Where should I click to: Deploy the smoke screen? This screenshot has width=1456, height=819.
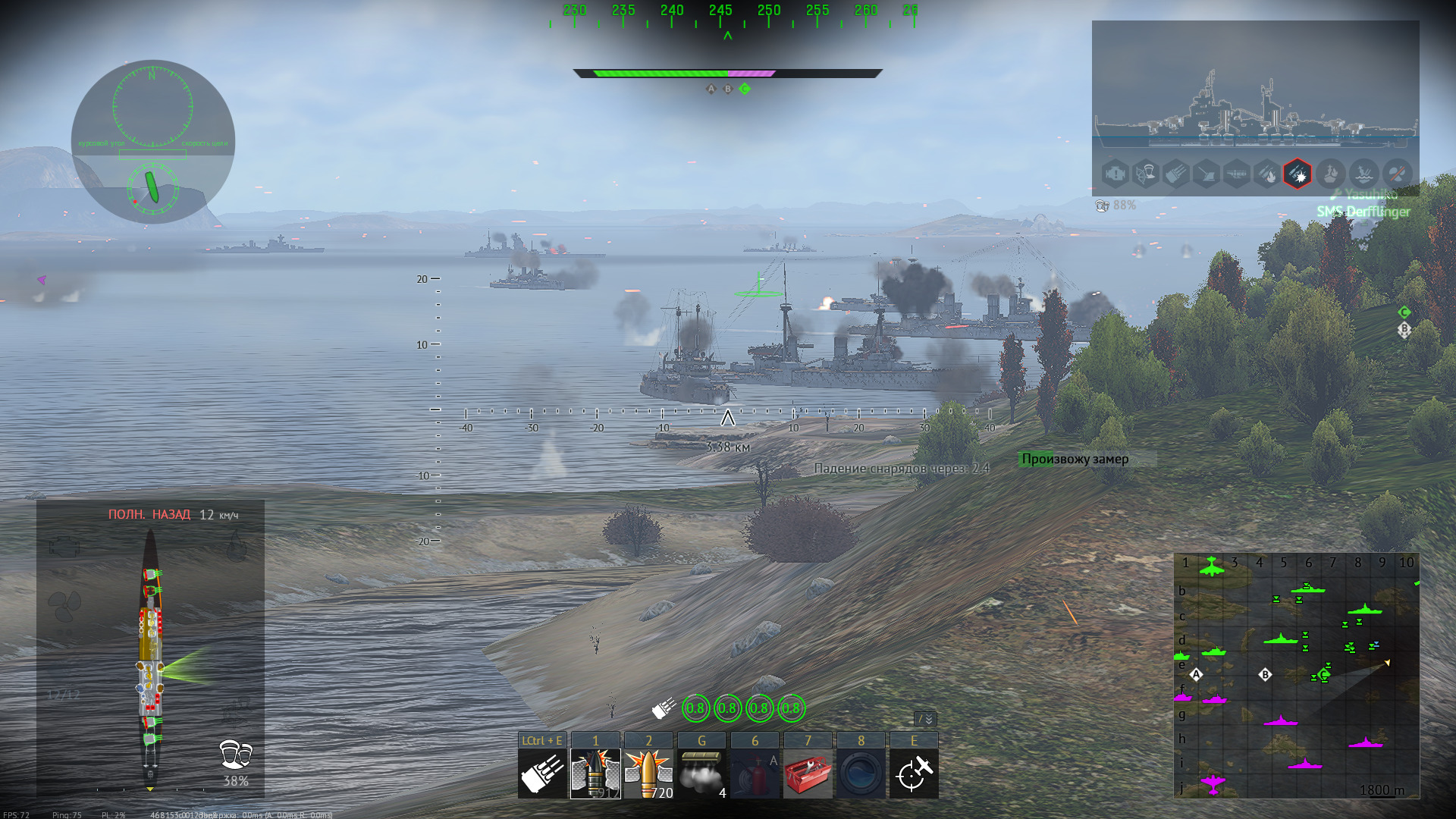(x=701, y=773)
